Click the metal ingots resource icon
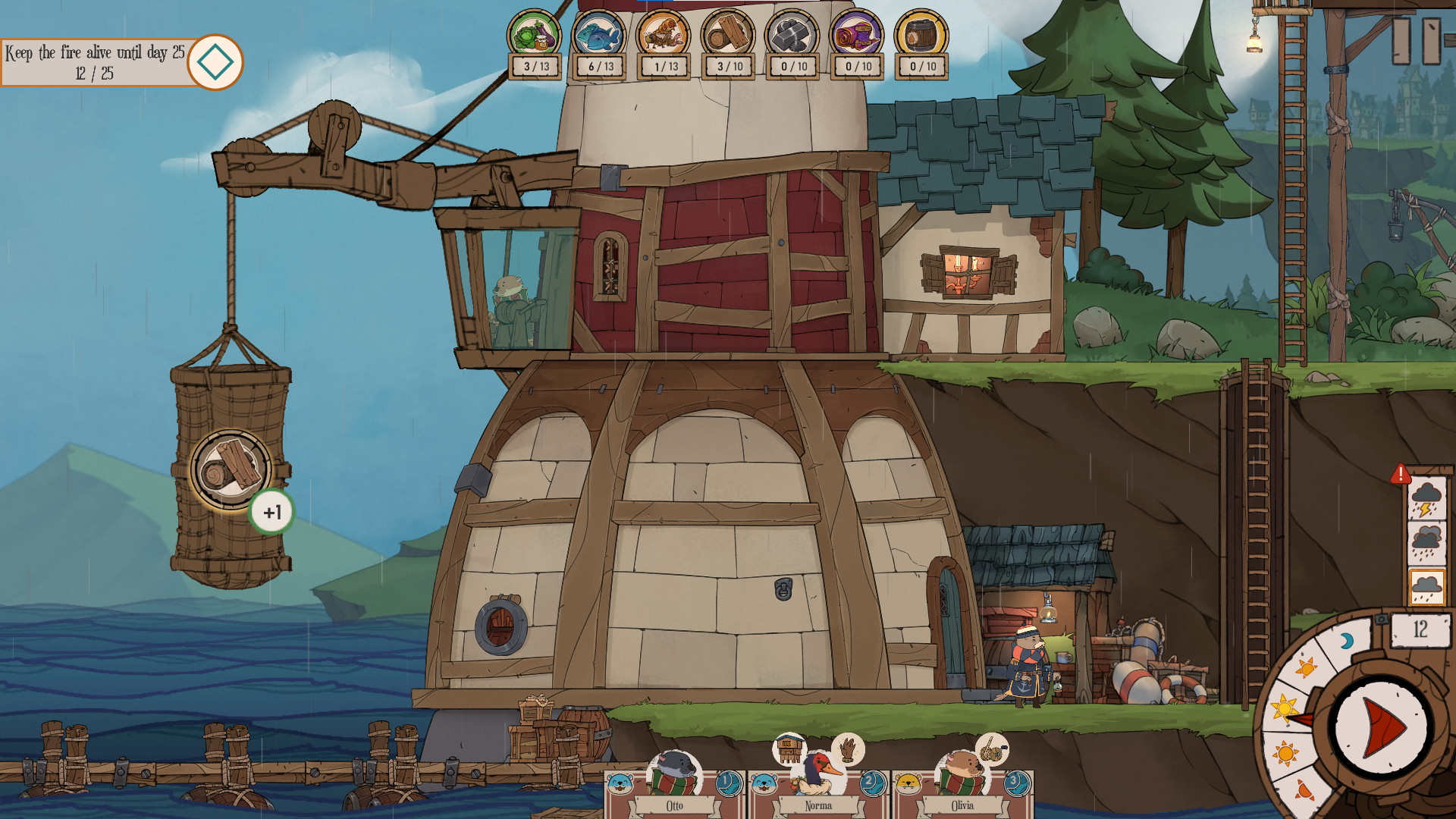The image size is (1456, 819). coord(792,34)
